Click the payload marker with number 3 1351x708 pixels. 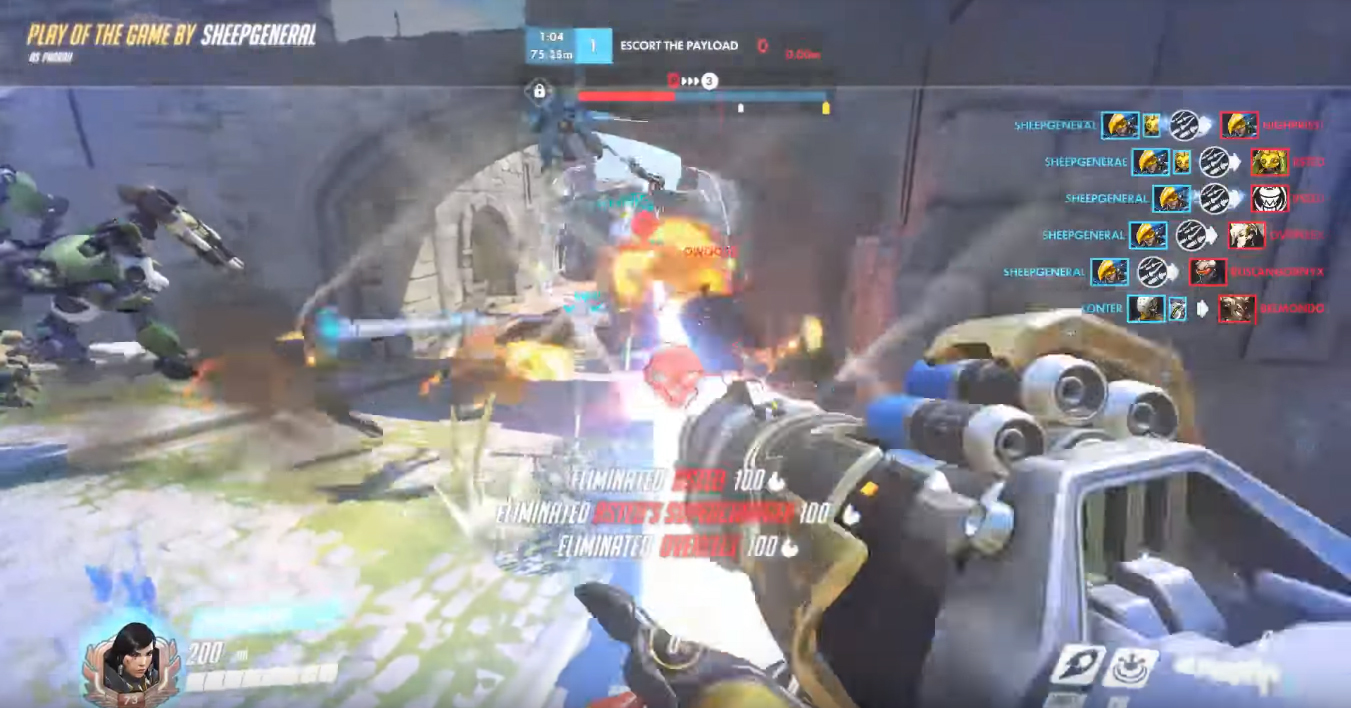pos(709,81)
